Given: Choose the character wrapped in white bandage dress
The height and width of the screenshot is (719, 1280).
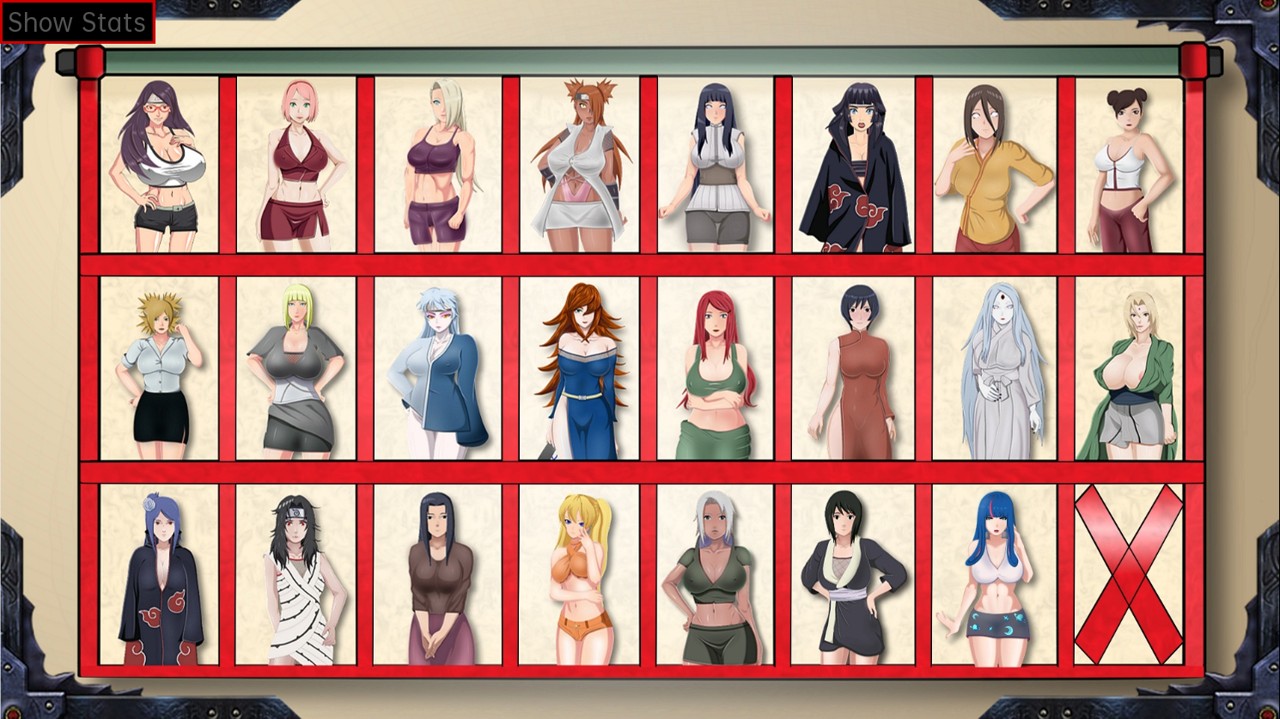Looking at the screenshot, I should pyautogui.click(x=296, y=575).
